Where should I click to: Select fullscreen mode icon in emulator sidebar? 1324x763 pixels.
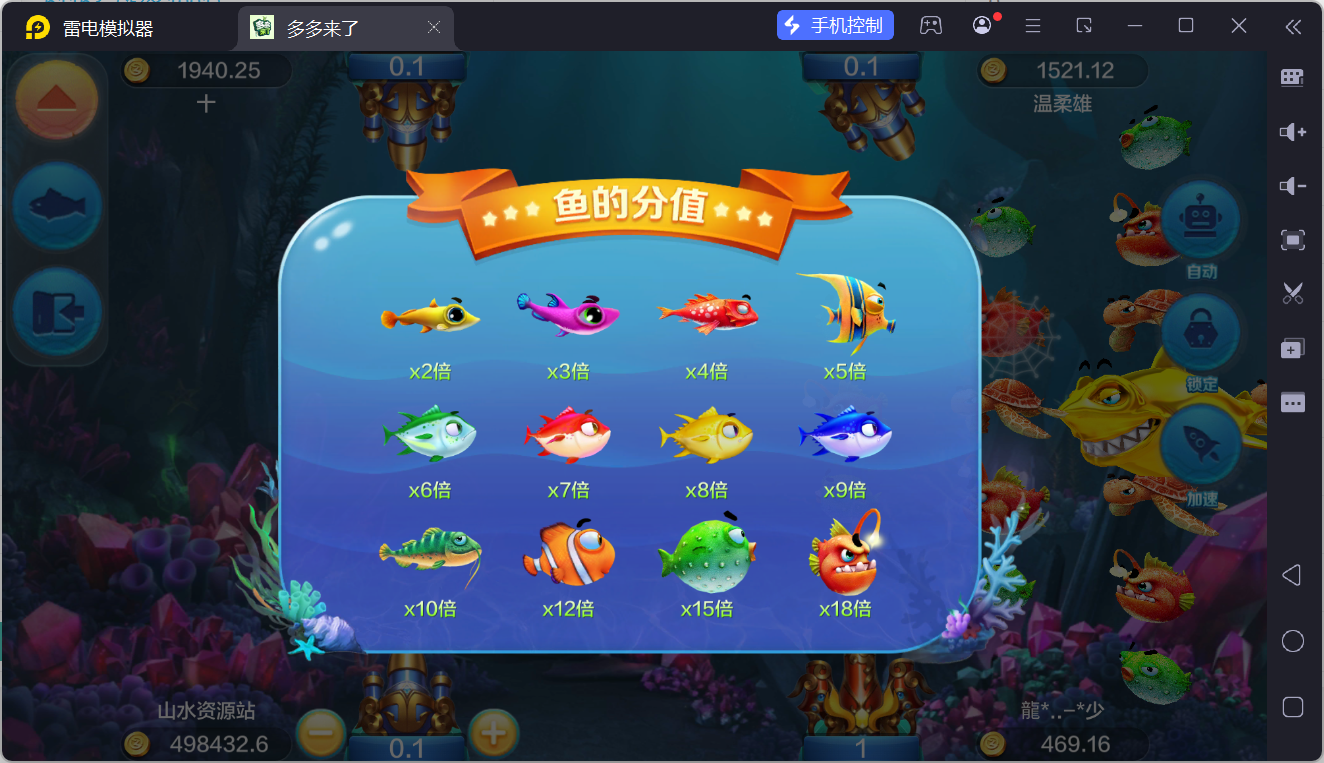pyautogui.click(x=1293, y=240)
